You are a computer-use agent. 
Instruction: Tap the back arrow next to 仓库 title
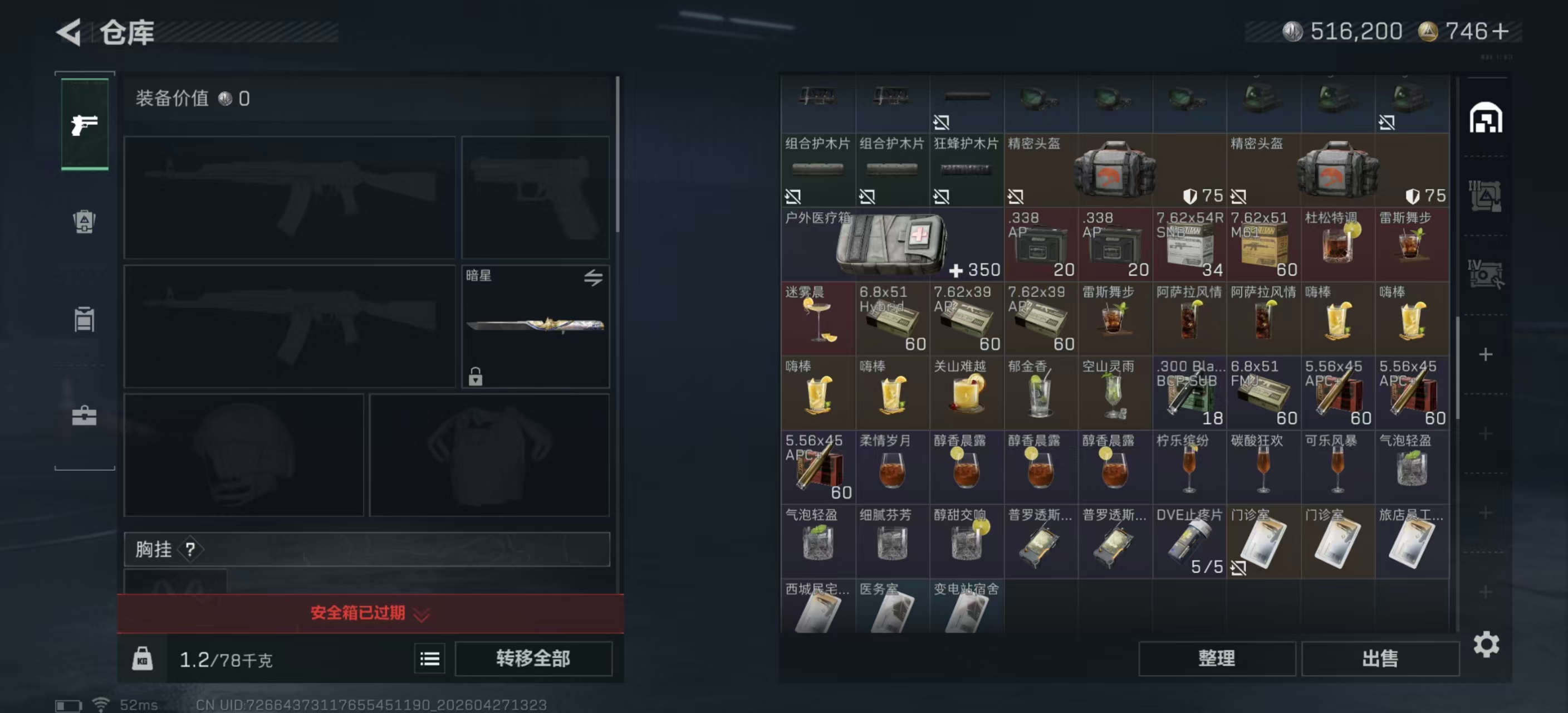click(x=69, y=32)
